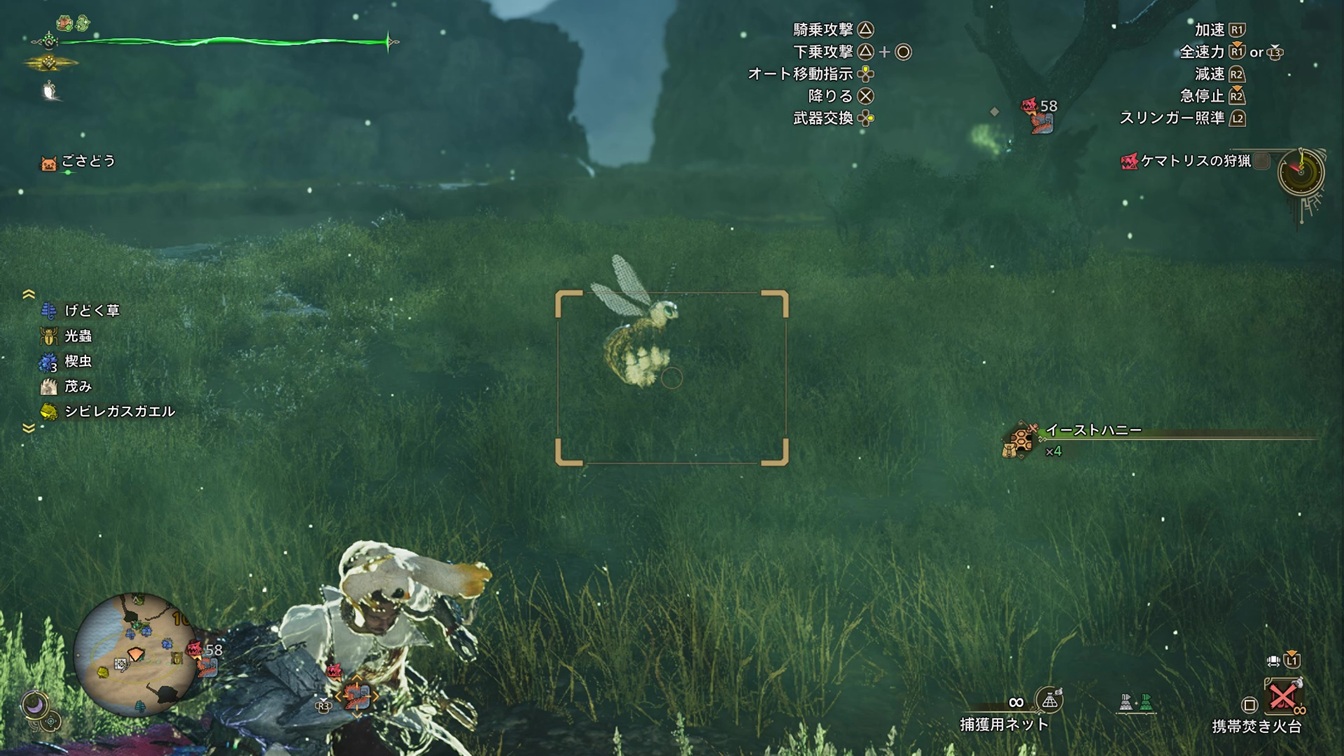Choose 光蟲 from the nearby items list
This screenshot has width=1344, height=756.
pyautogui.click(x=77, y=337)
